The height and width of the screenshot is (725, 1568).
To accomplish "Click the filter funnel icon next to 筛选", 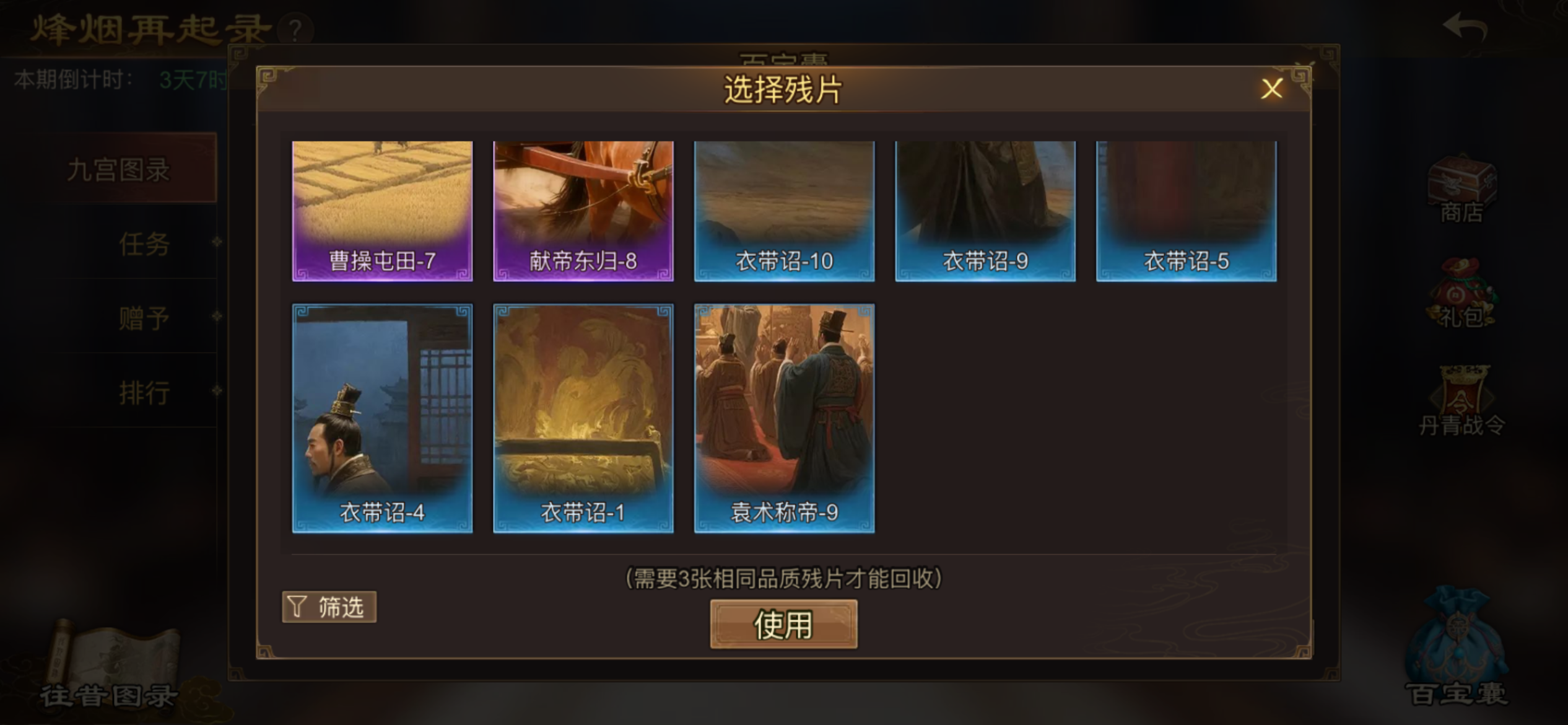I will pyautogui.click(x=297, y=607).
